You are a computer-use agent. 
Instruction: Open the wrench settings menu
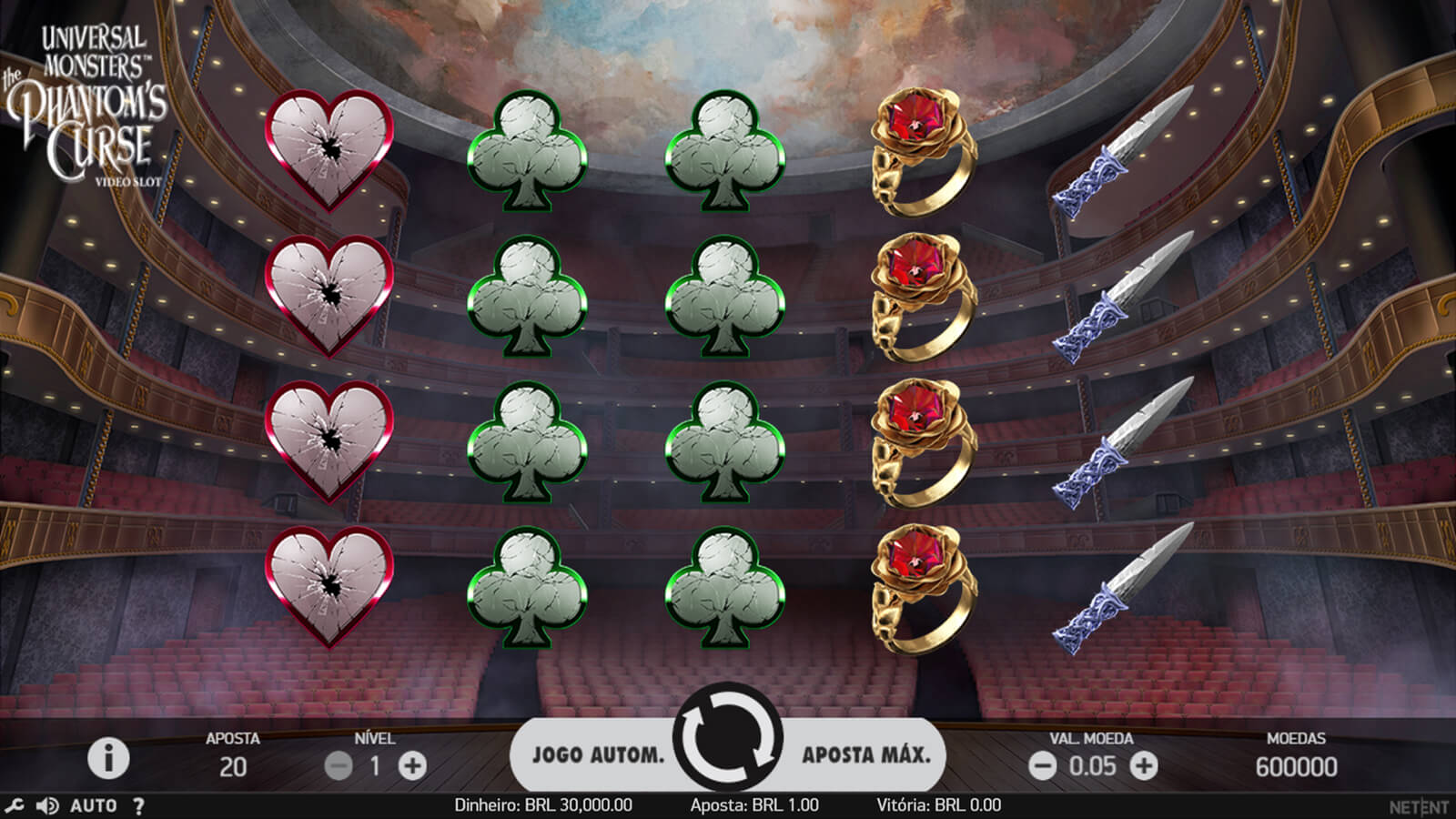pos(14,805)
